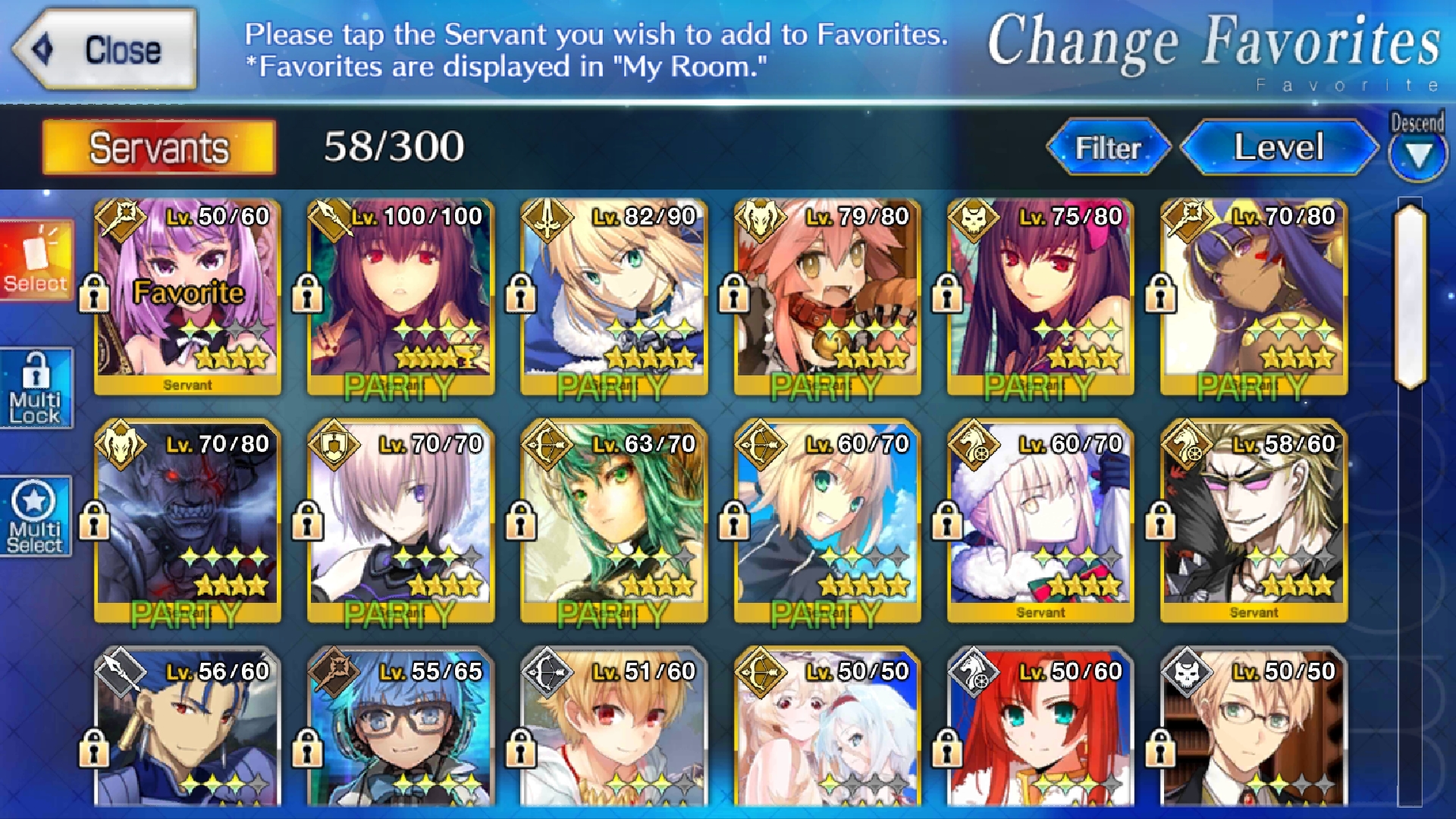This screenshot has height=819, width=1456.
Task: Choose the Lv. 75/80 purple-haired assassin servant
Action: [1040, 297]
